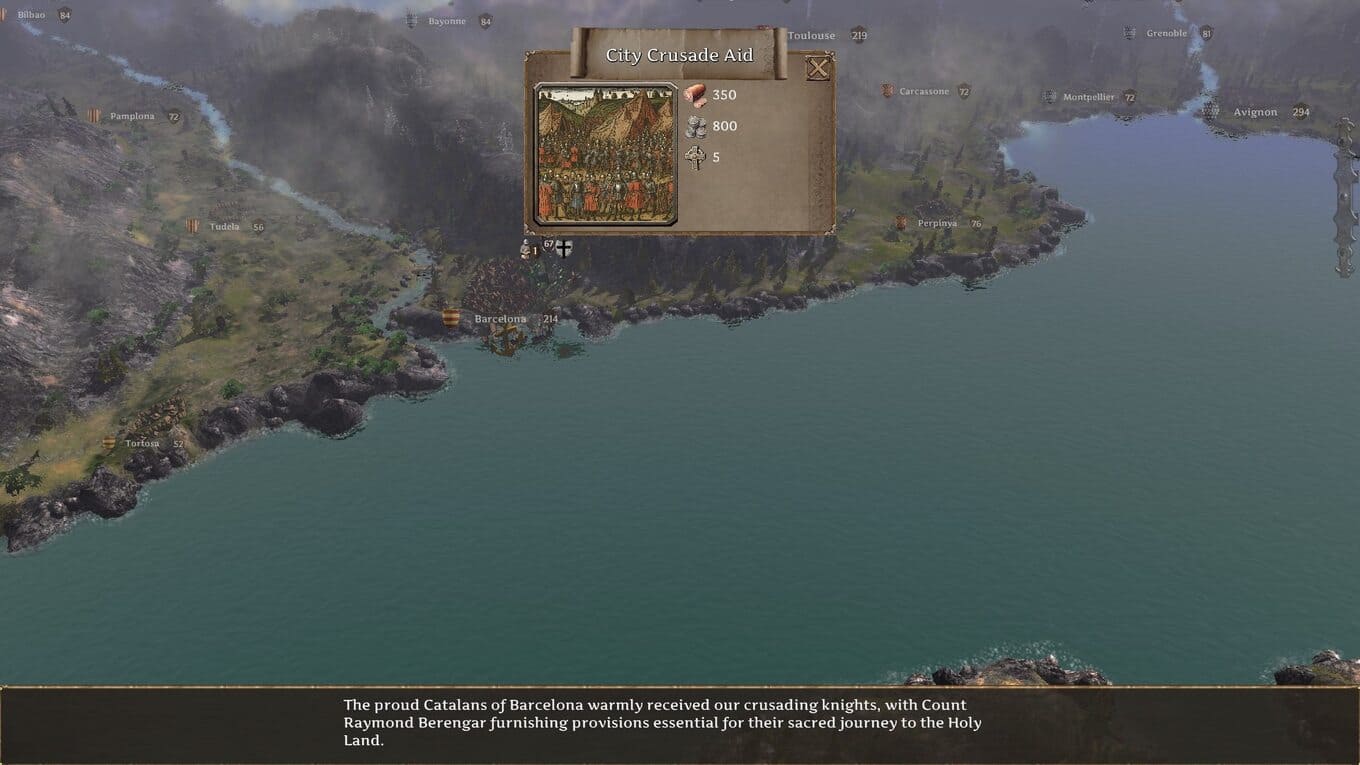Image resolution: width=1360 pixels, height=765 pixels.
Task: Pick the Pamplona city label
Action: tap(132, 116)
